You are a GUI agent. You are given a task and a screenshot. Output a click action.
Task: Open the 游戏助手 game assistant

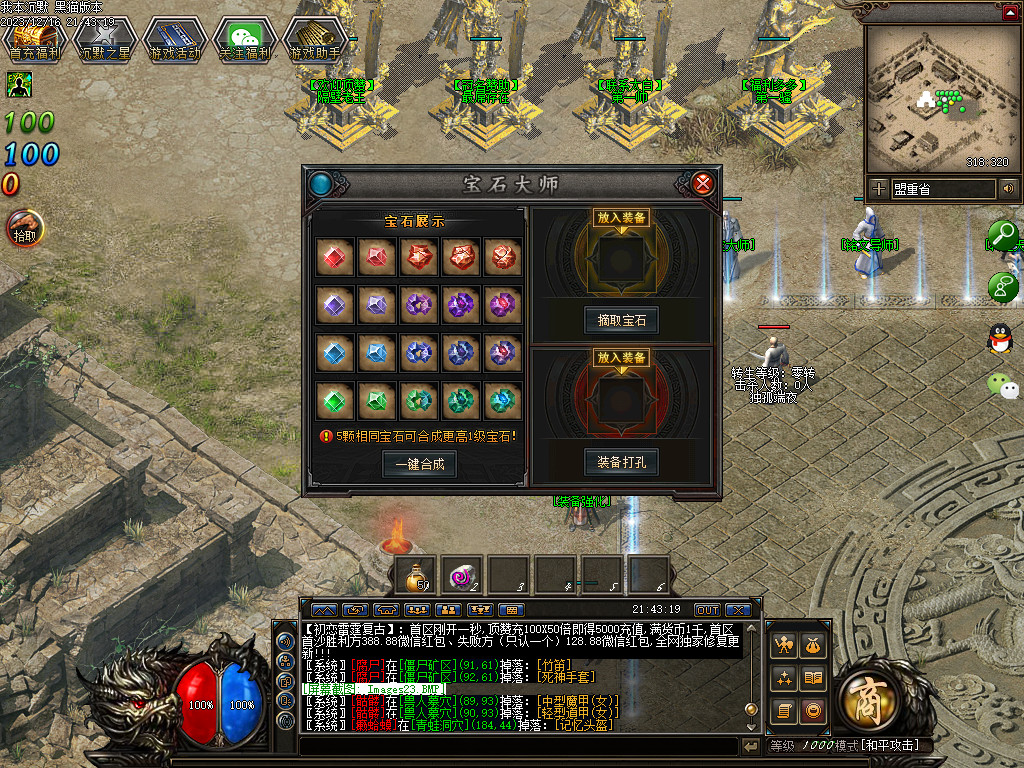[x=315, y=40]
